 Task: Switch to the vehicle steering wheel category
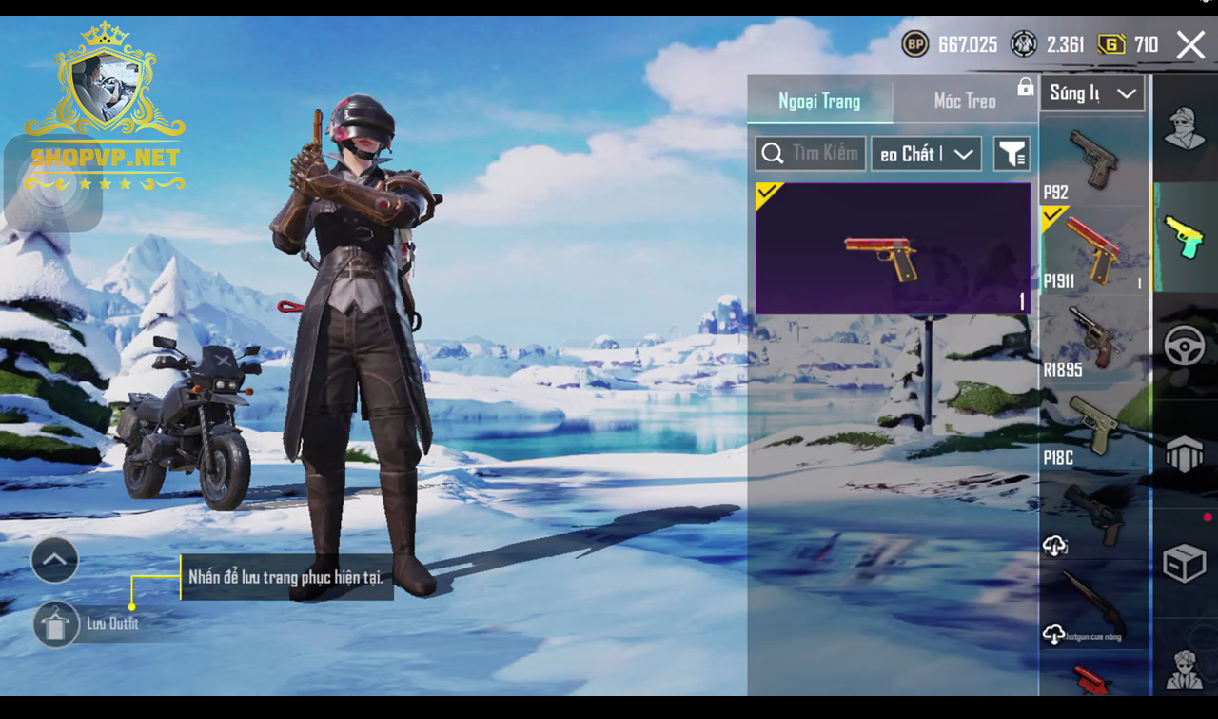pyautogui.click(x=1185, y=346)
